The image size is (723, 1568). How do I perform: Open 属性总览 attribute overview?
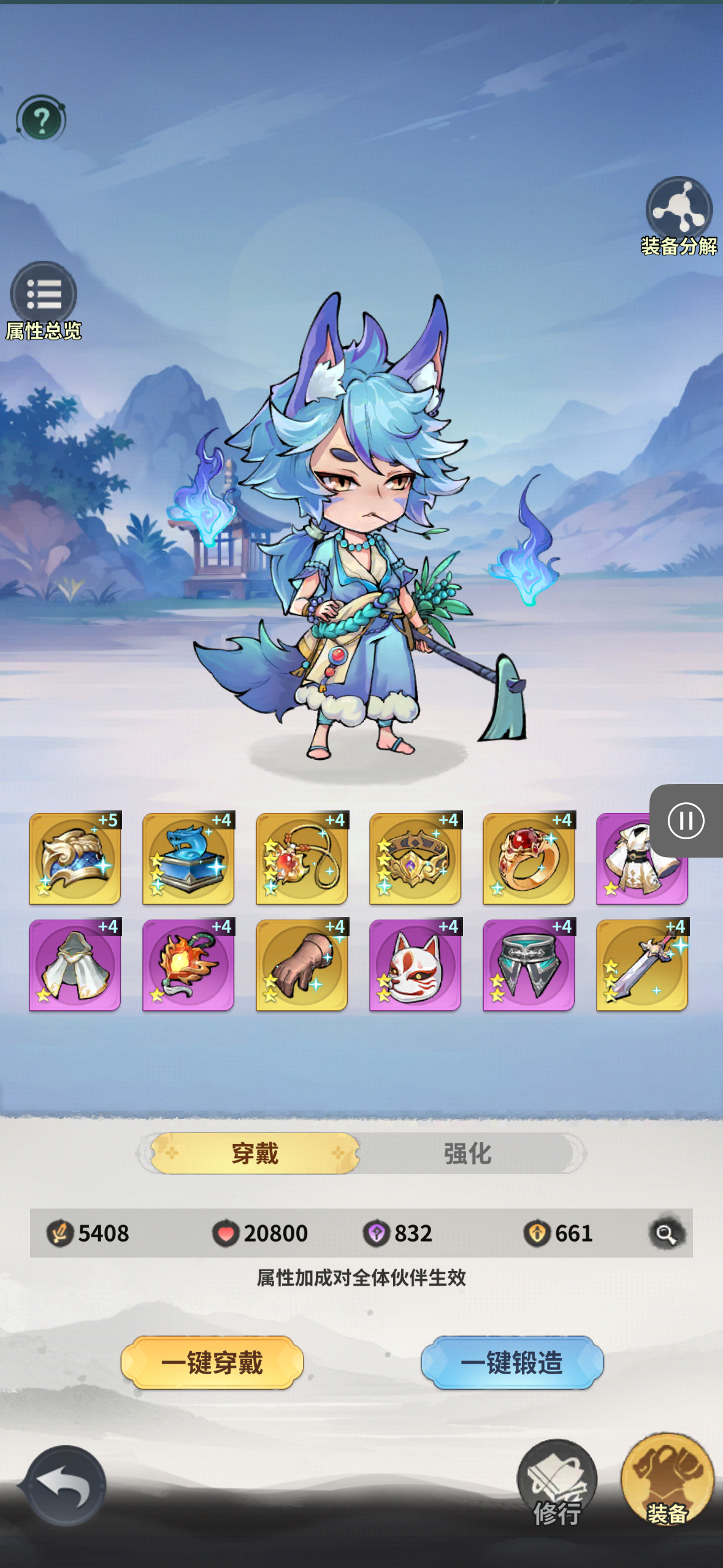(x=43, y=297)
